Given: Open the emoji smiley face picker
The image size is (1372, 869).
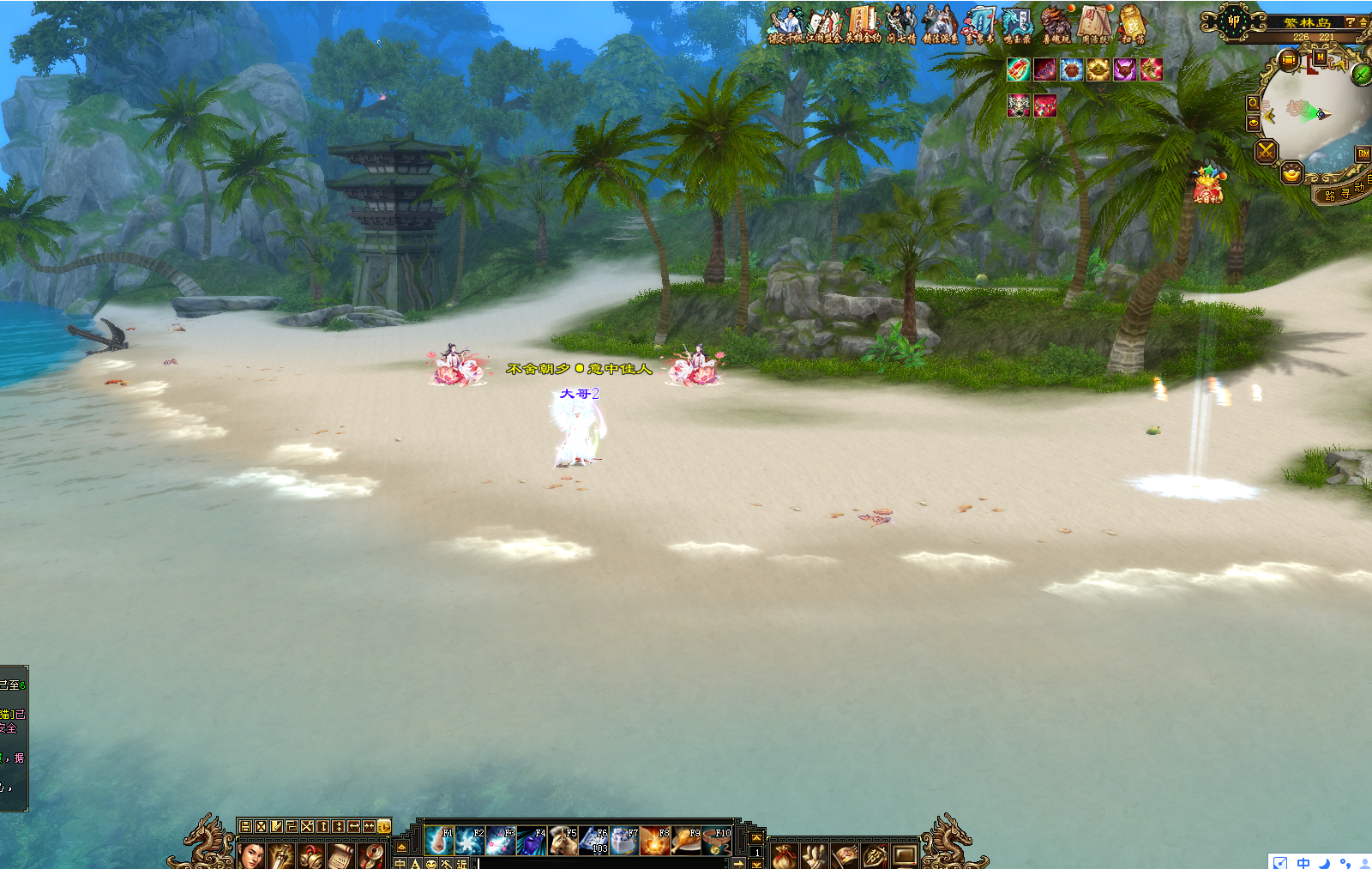Looking at the screenshot, I should pos(431,864).
